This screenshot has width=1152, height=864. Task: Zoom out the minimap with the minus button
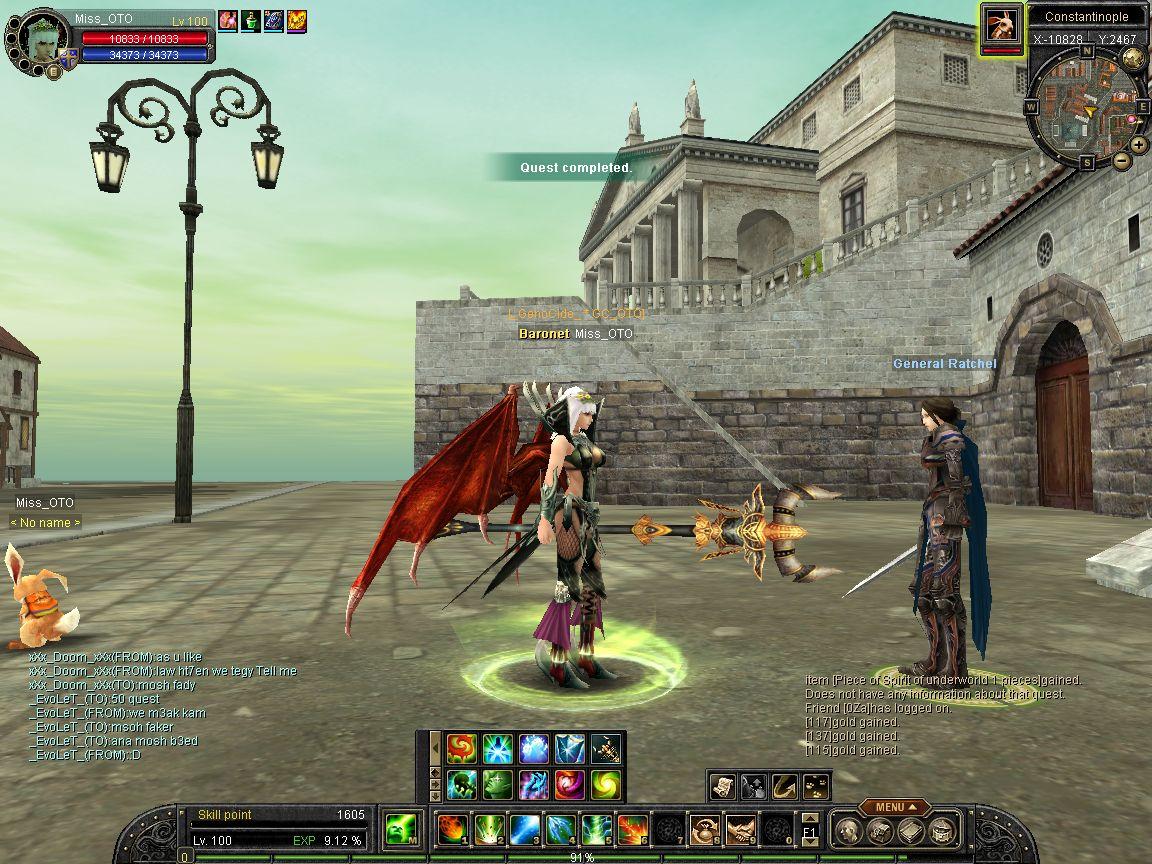point(1121,160)
